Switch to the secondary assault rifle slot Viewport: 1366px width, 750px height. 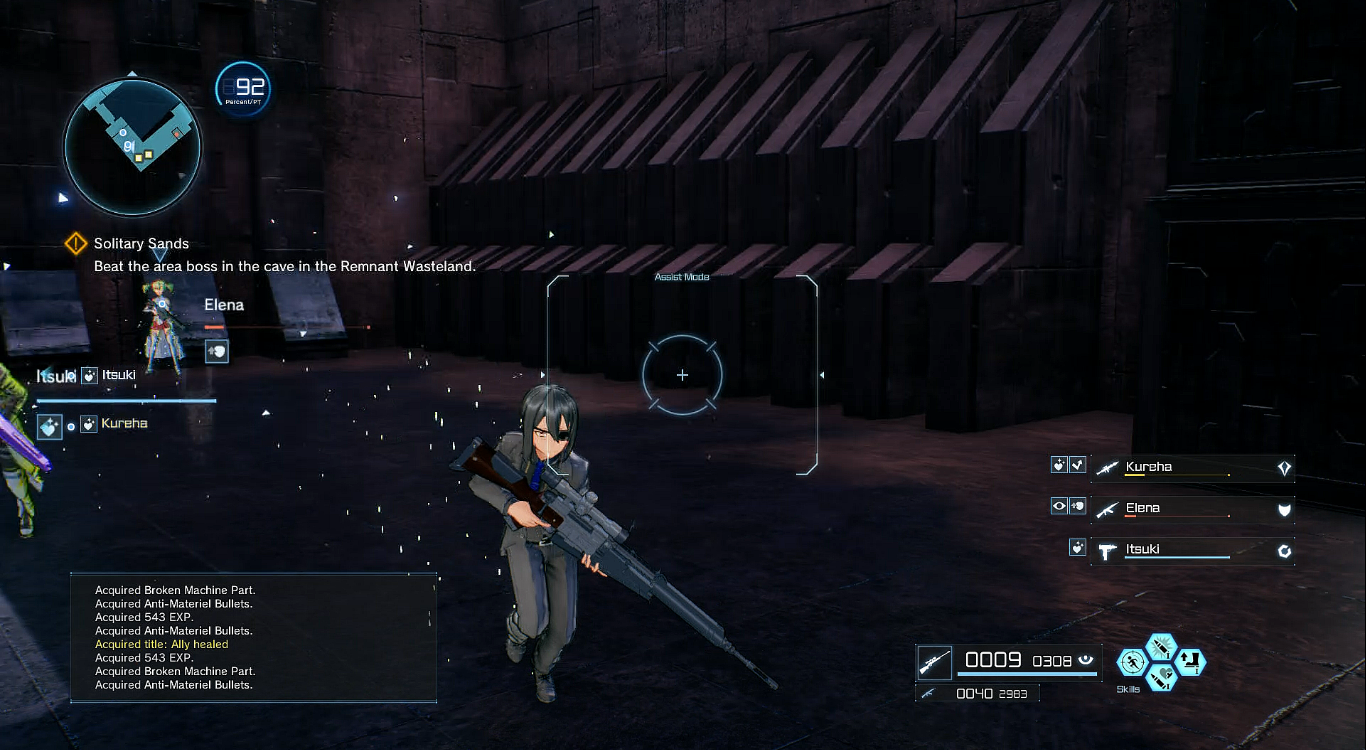(x=928, y=693)
